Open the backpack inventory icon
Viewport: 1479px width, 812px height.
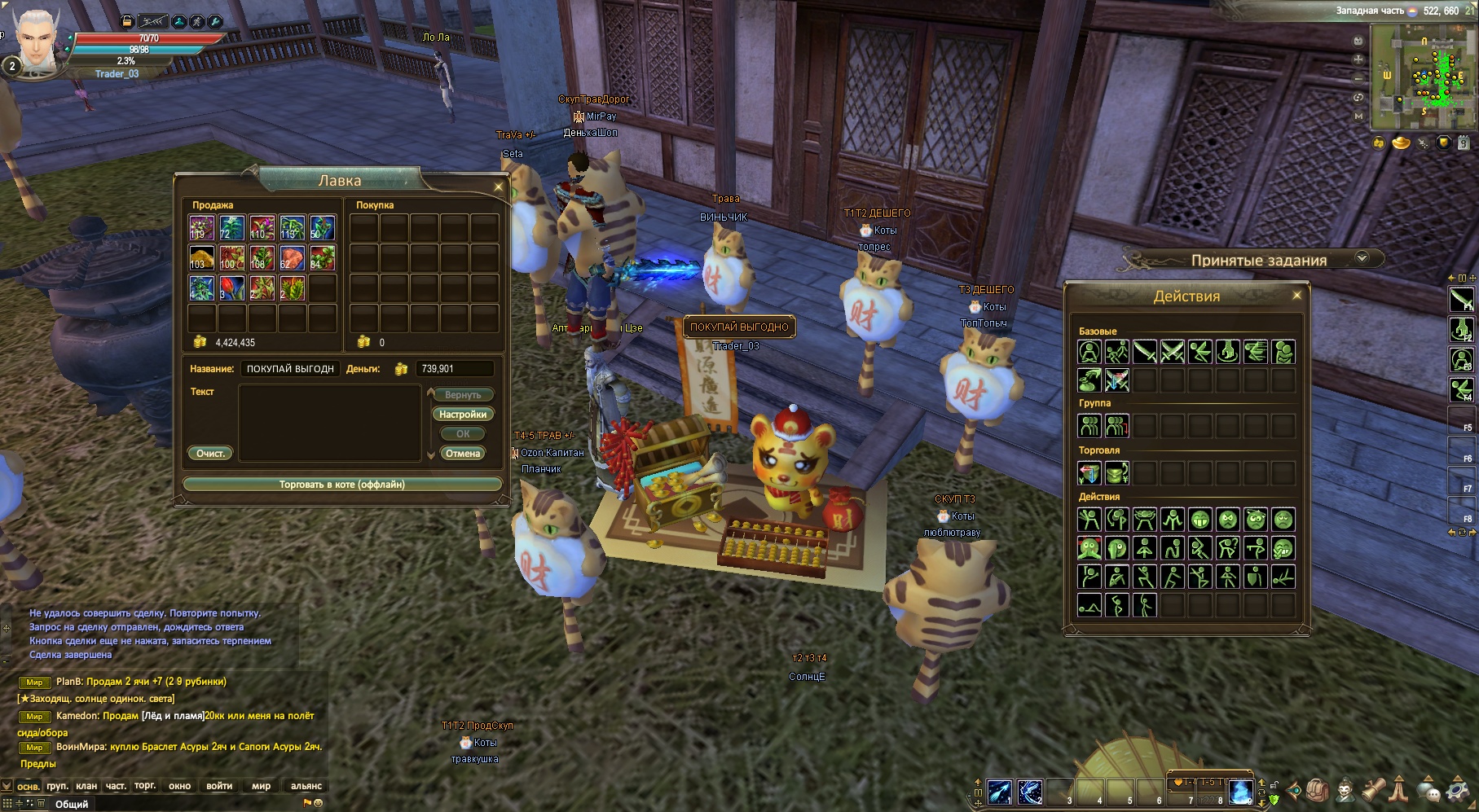[x=1318, y=789]
